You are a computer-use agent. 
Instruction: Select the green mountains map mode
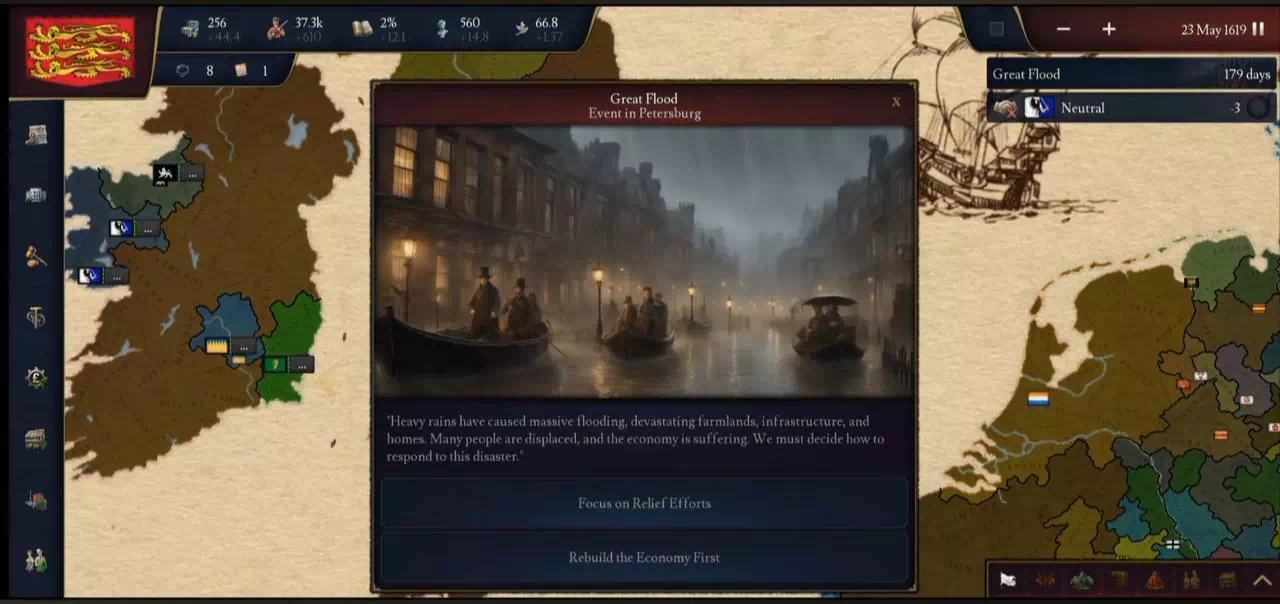point(1081,580)
